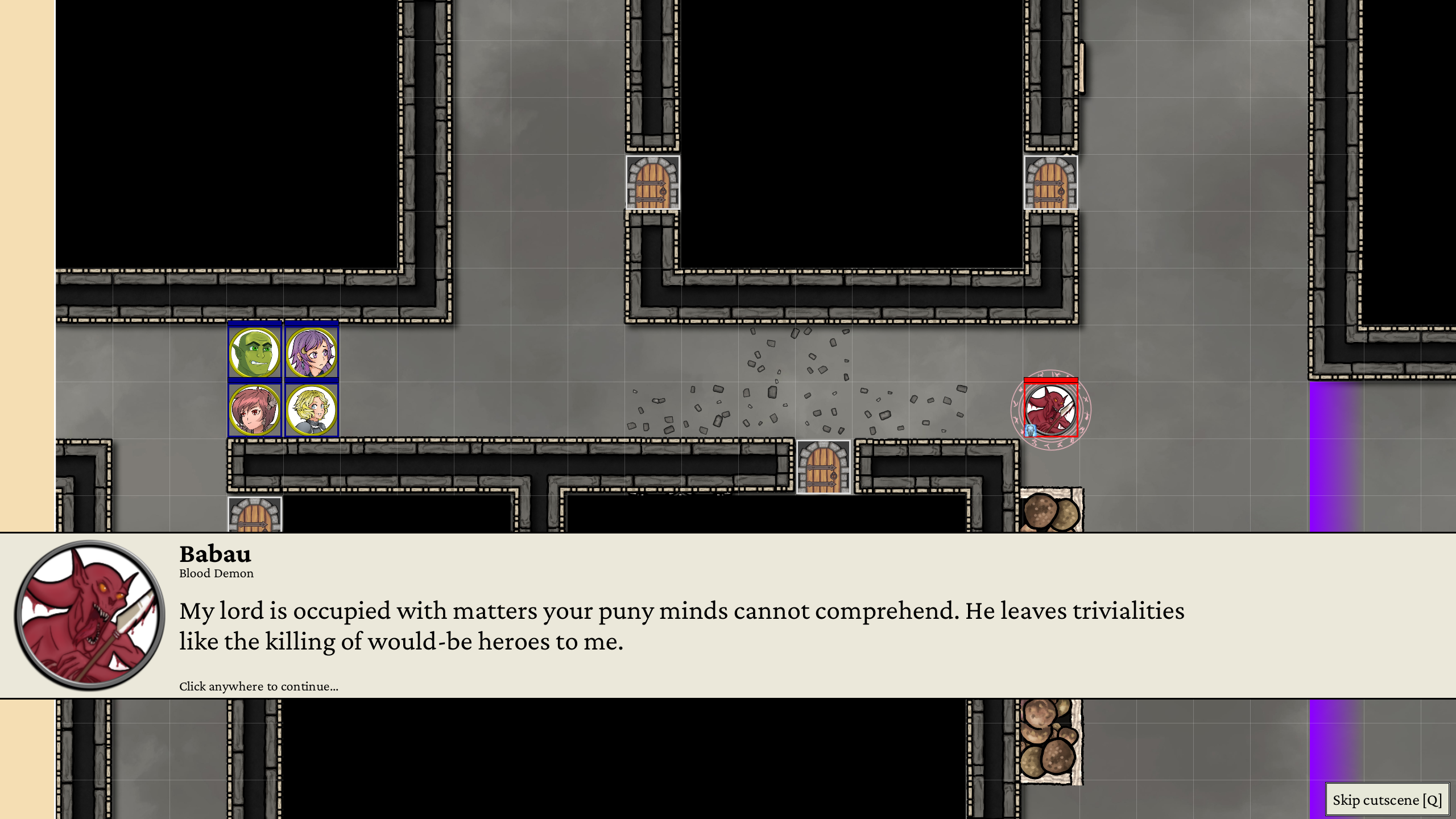1456x819 pixels.
Task: Target the Babau blood demon token
Action: [1050, 409]
